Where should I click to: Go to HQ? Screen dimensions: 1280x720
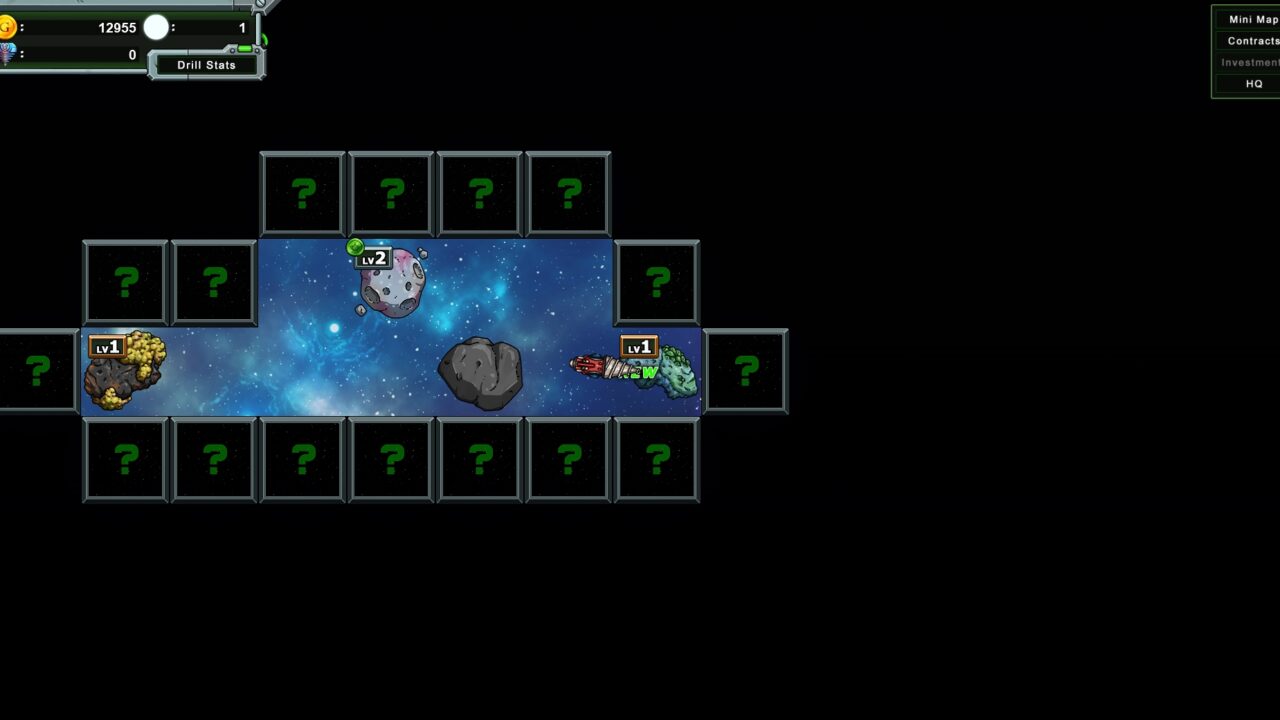tap(1254, 84)
